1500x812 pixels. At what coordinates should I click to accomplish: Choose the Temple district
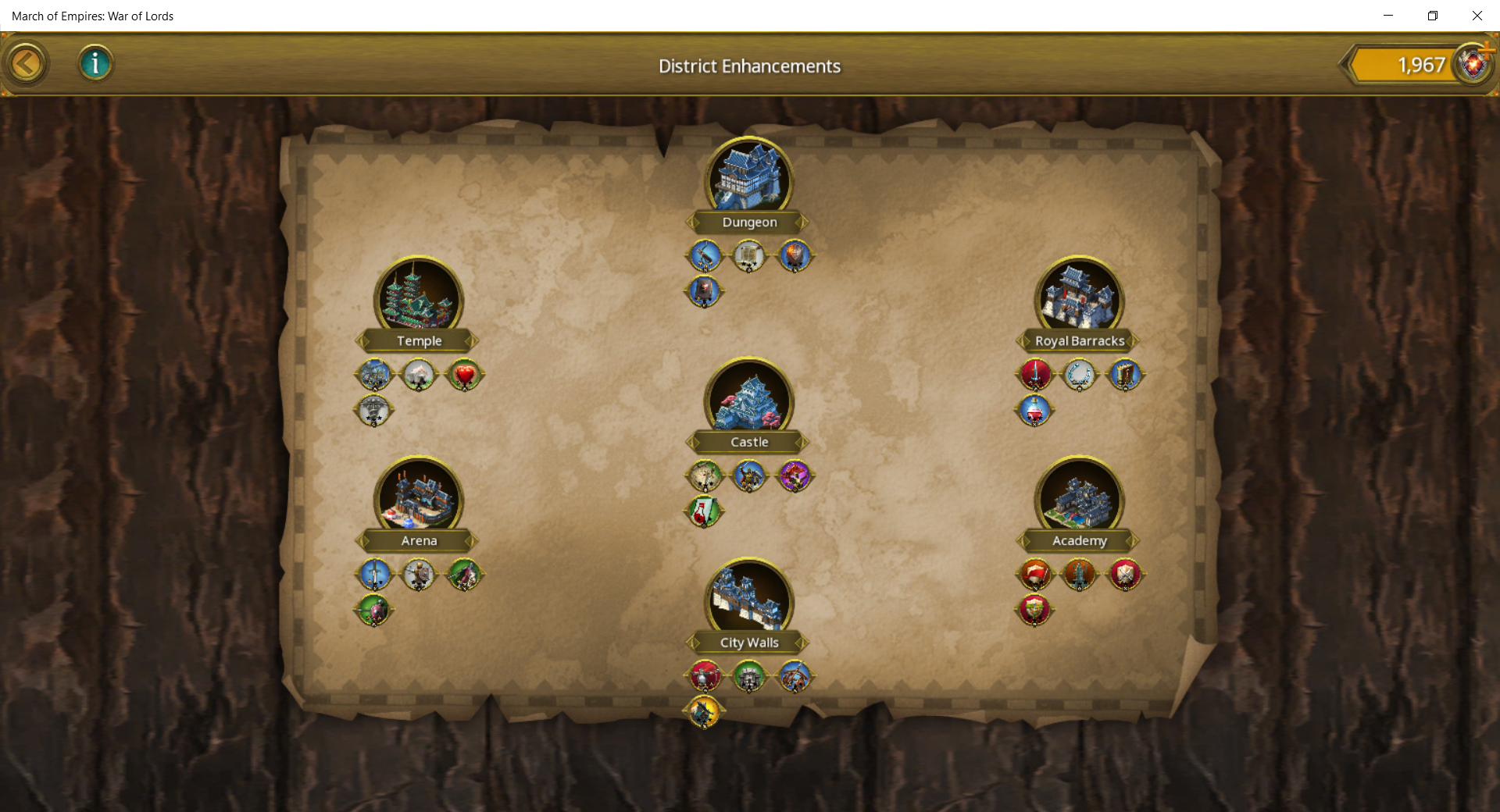coord(419,298)
